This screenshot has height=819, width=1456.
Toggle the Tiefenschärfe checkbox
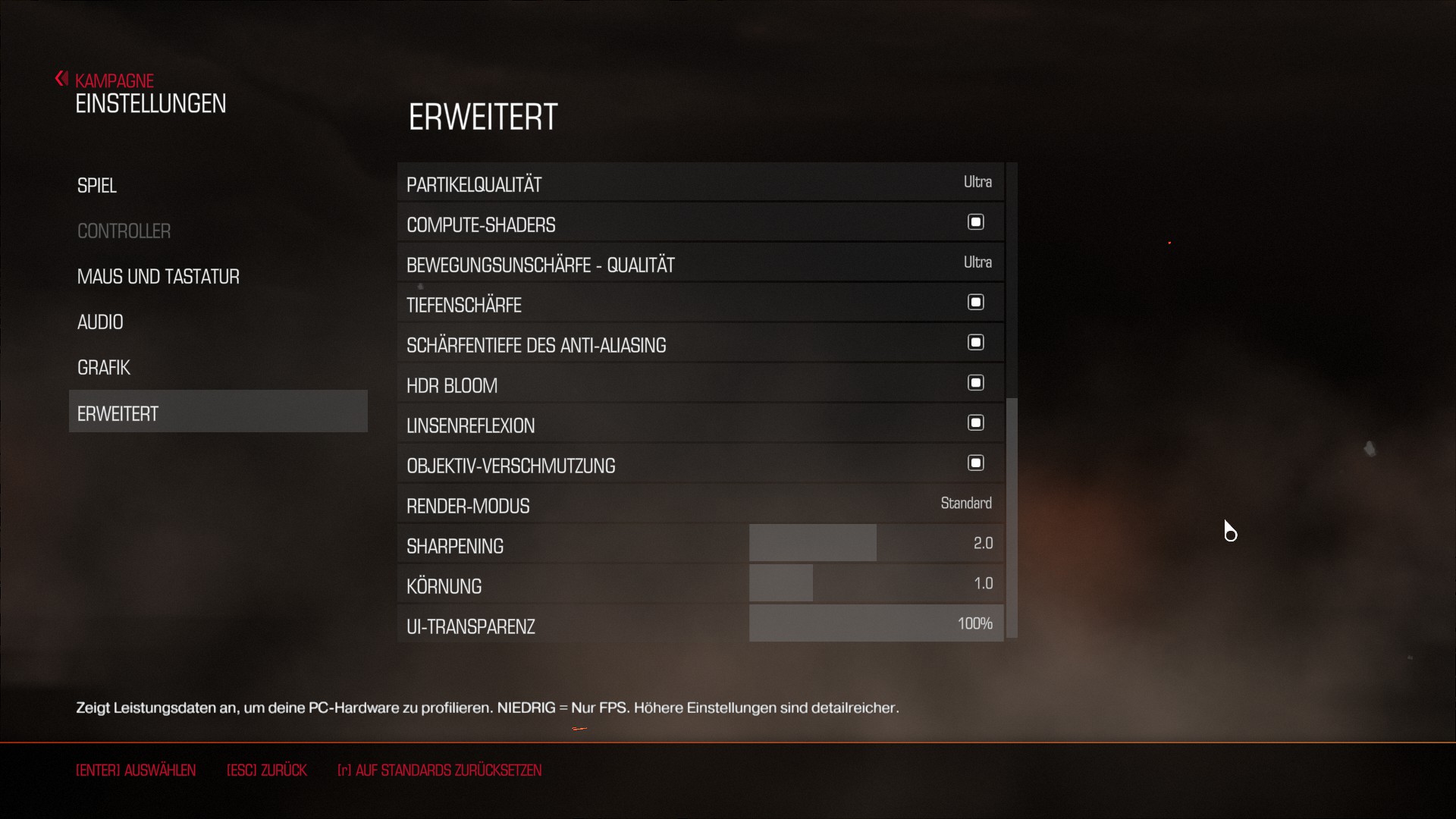tap(975, 303)
